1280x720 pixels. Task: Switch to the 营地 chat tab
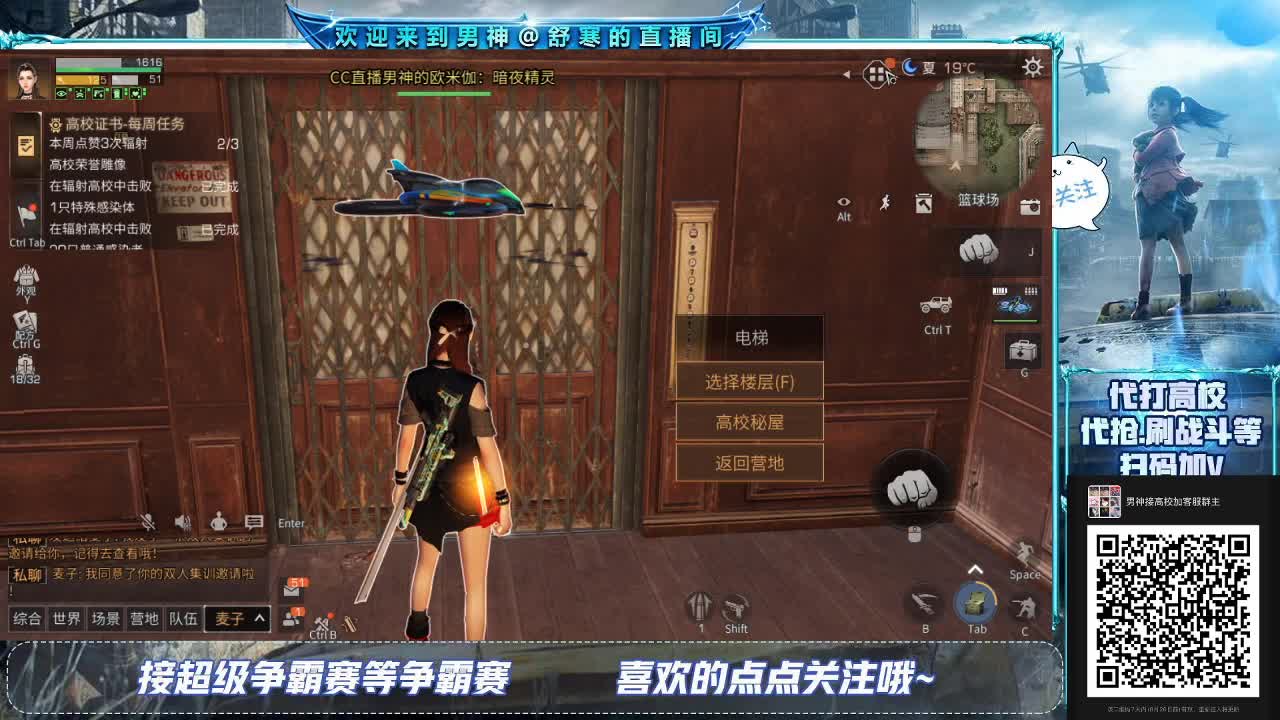click(143, 618)
